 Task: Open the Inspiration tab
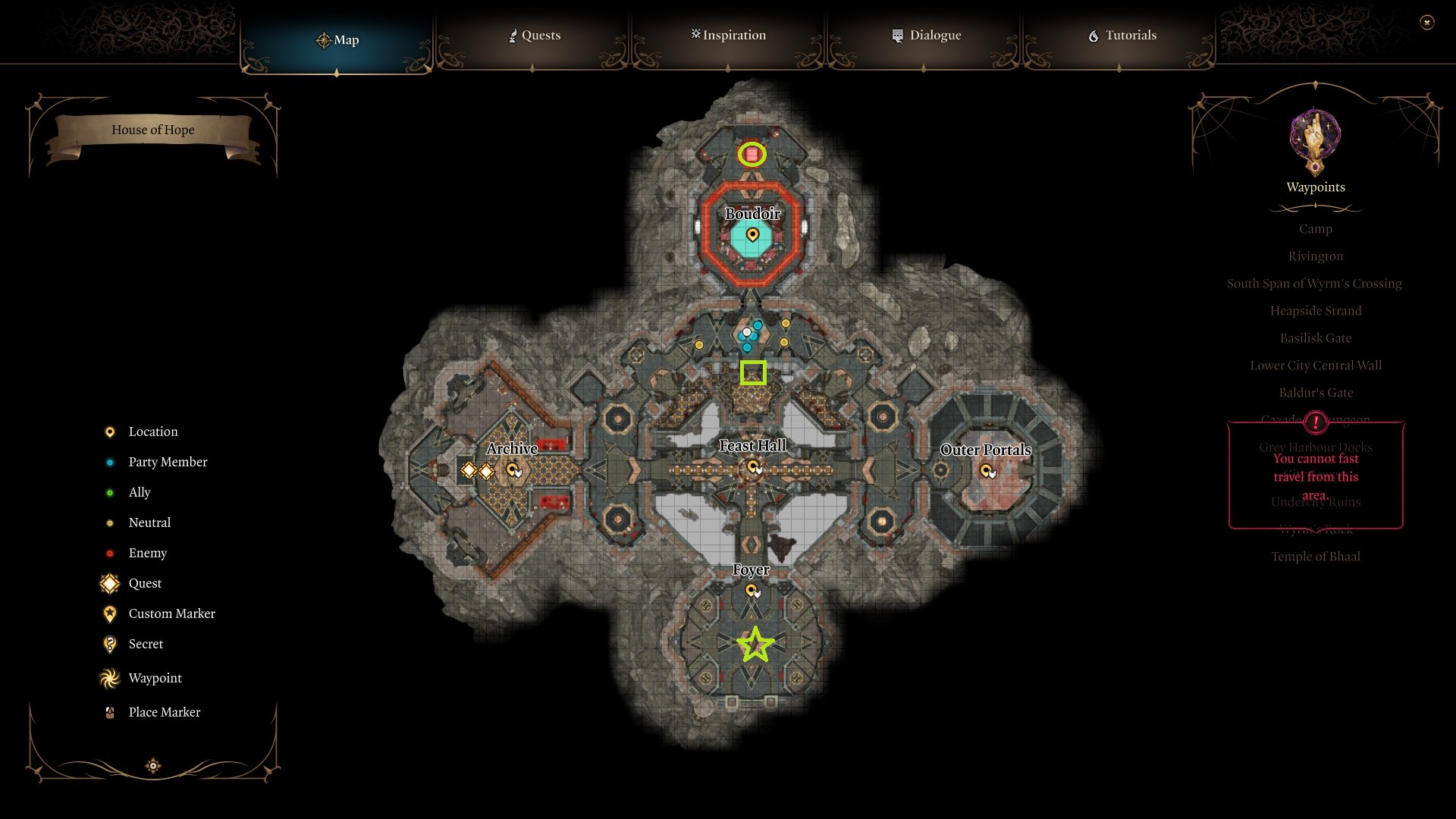click(x=727, y=35)
